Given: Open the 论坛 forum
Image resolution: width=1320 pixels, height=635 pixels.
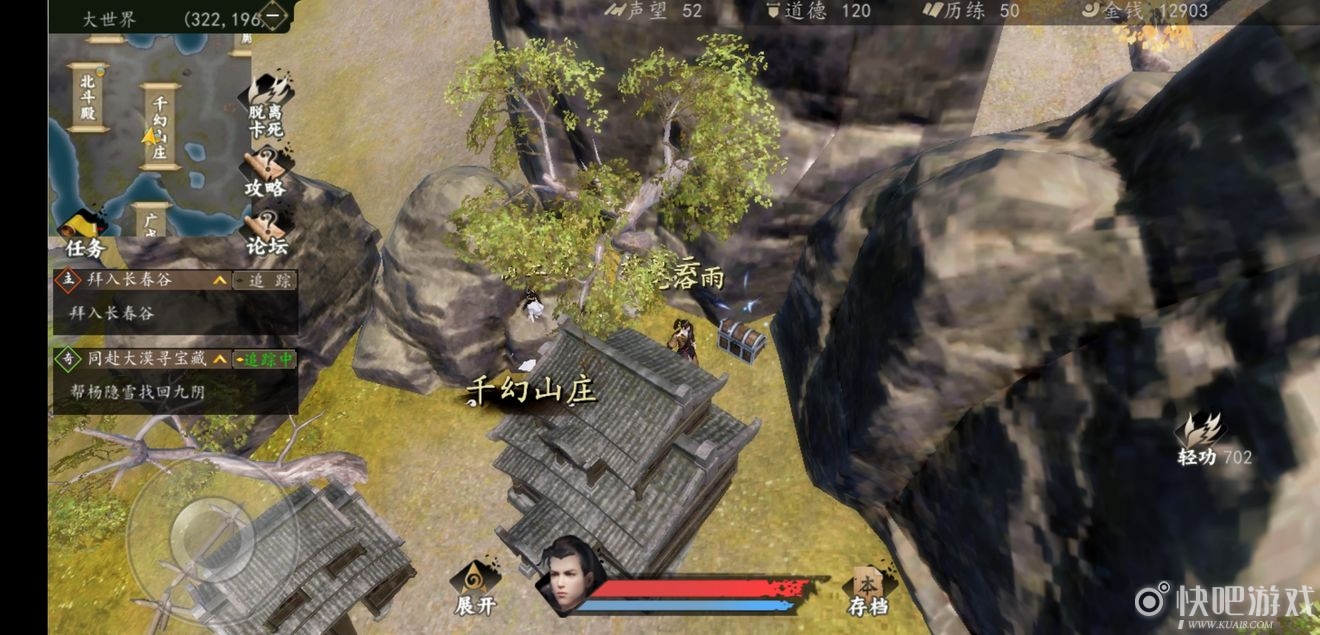Looking at the screenshot, I should click(x=266, y=232).
